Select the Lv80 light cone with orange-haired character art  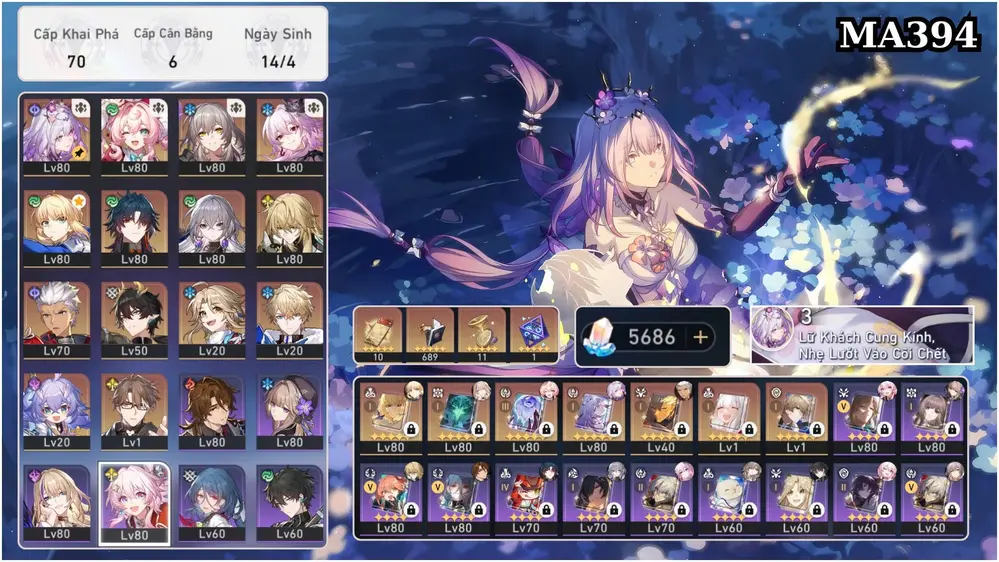pos(390,498)
